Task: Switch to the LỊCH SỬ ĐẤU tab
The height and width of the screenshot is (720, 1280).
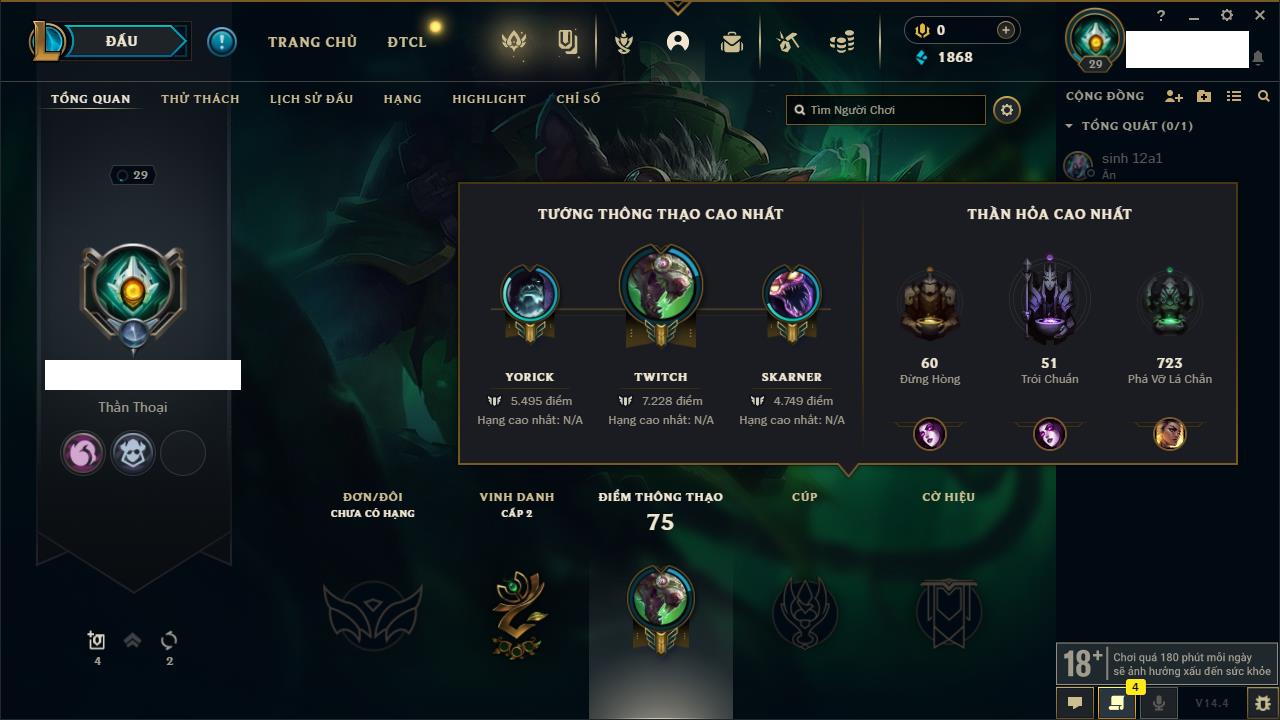Action: click(x=311, y=99)
